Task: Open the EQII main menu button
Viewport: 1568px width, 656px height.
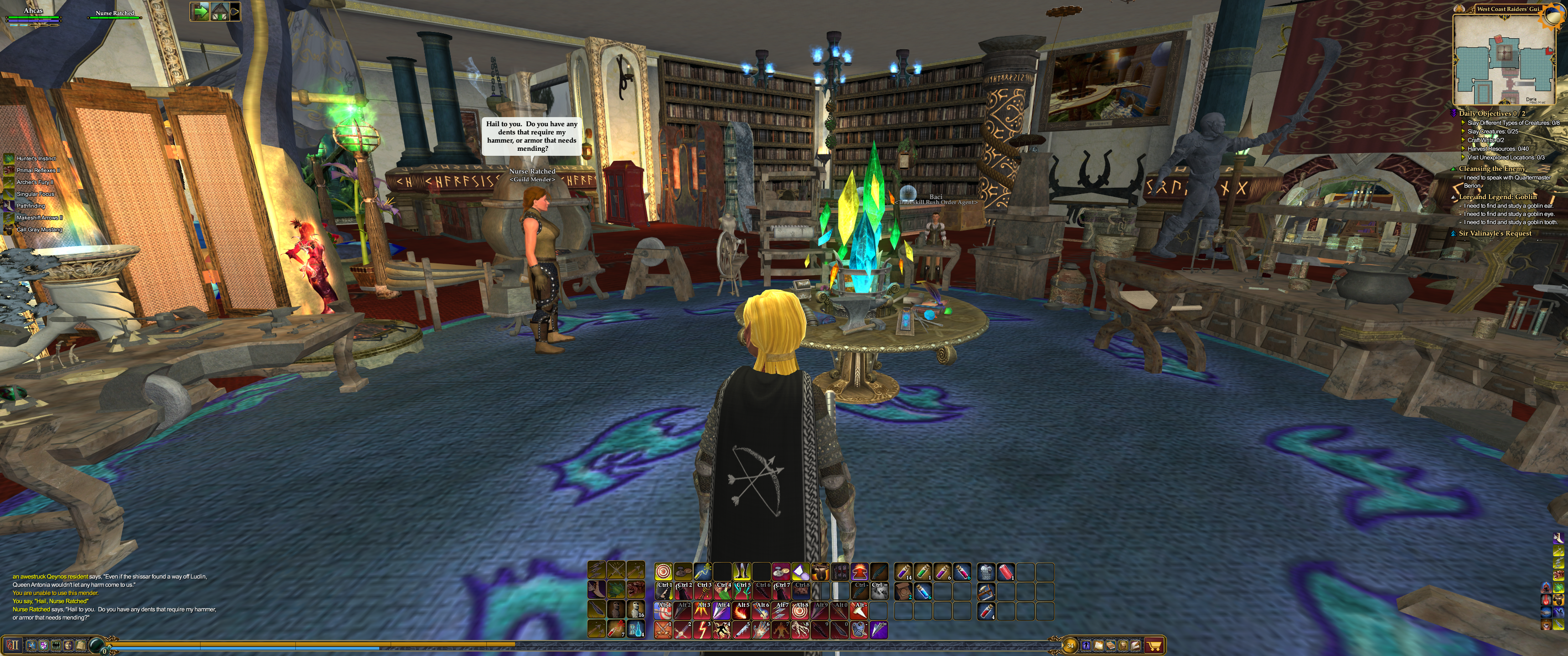Action: click(12, 645)
